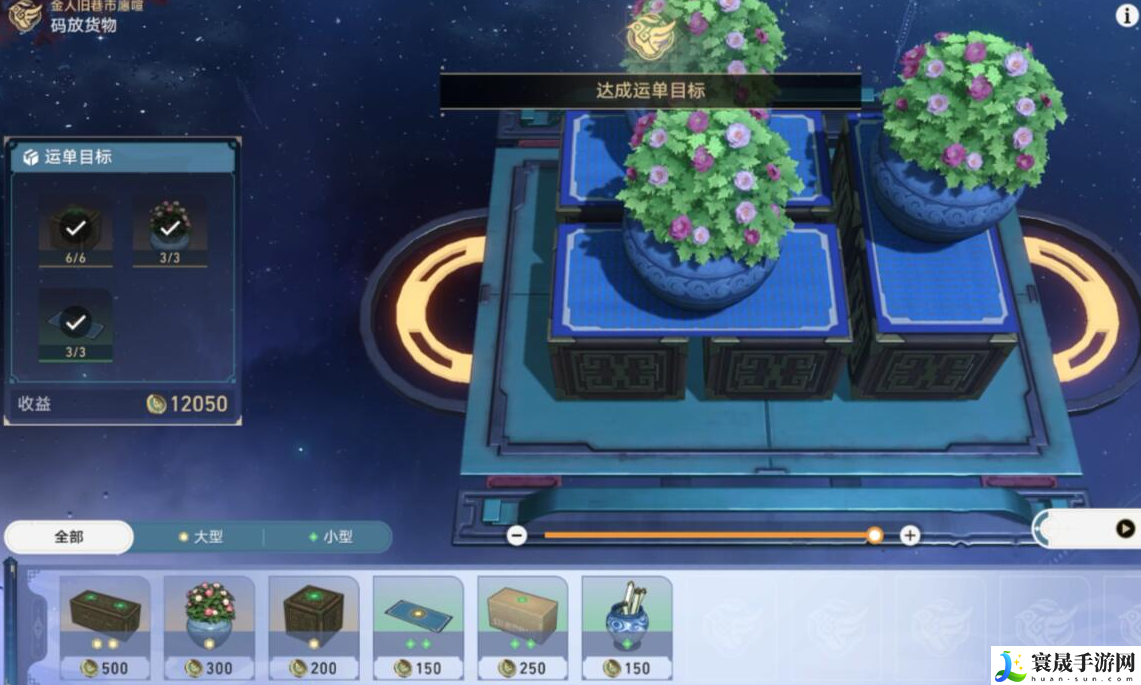Switch to the 全部 tab

click(x=69, y=537)
